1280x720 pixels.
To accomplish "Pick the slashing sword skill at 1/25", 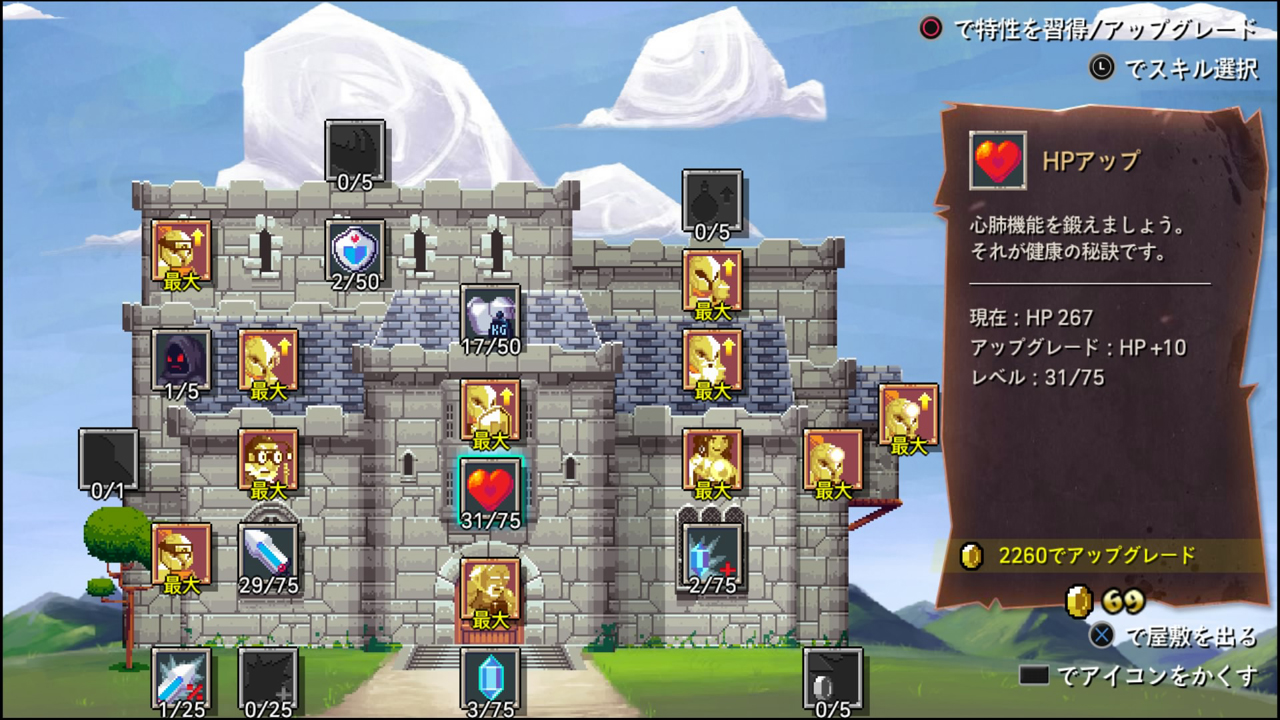I will 182,677.
